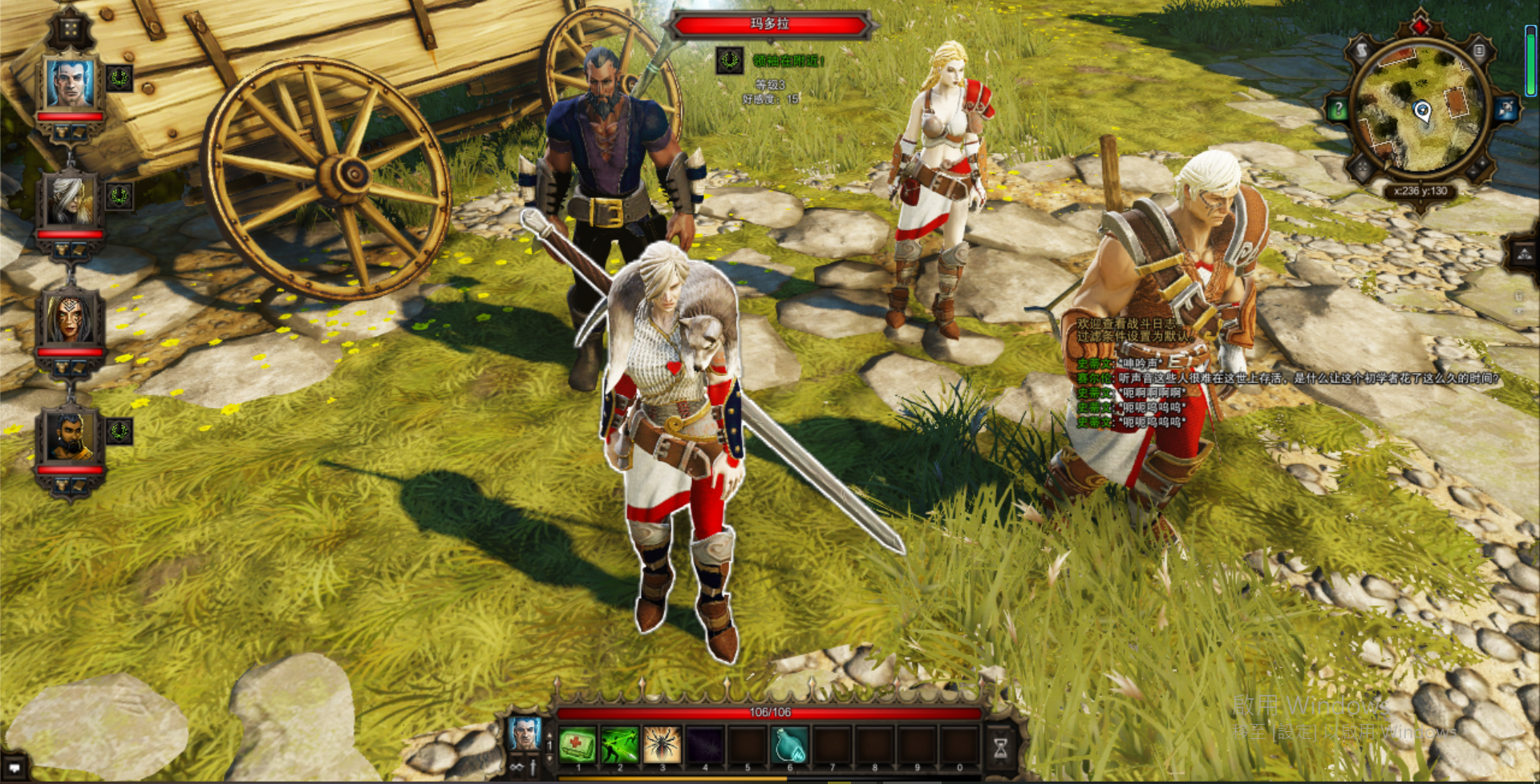Select the bearded man party portrait
This screenshot has height=784, width=1540.
pyautogui.click(x=71, y=436)
